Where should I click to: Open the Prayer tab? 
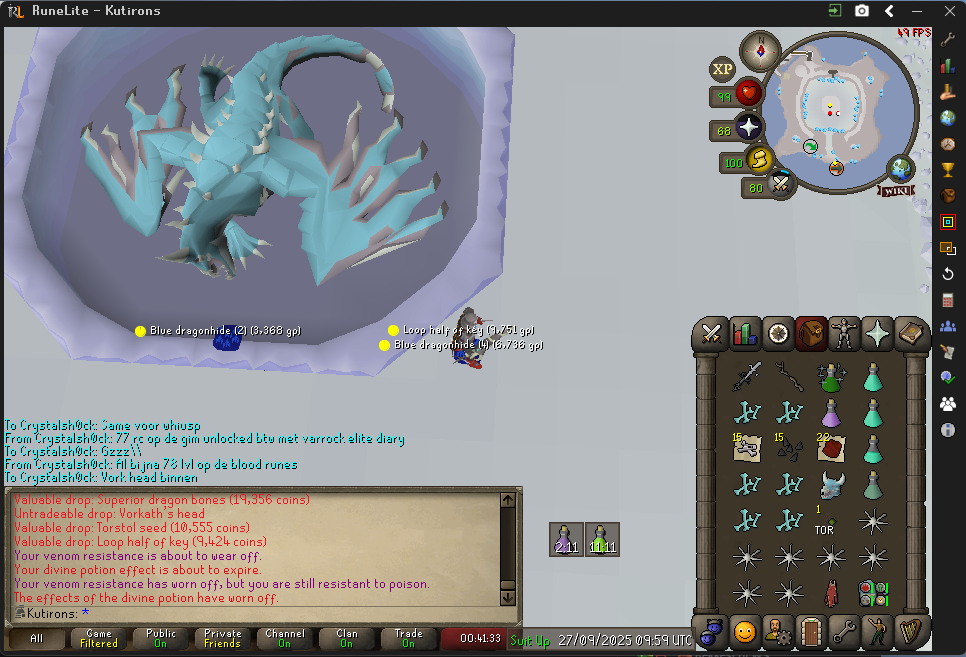pos(878,332)
